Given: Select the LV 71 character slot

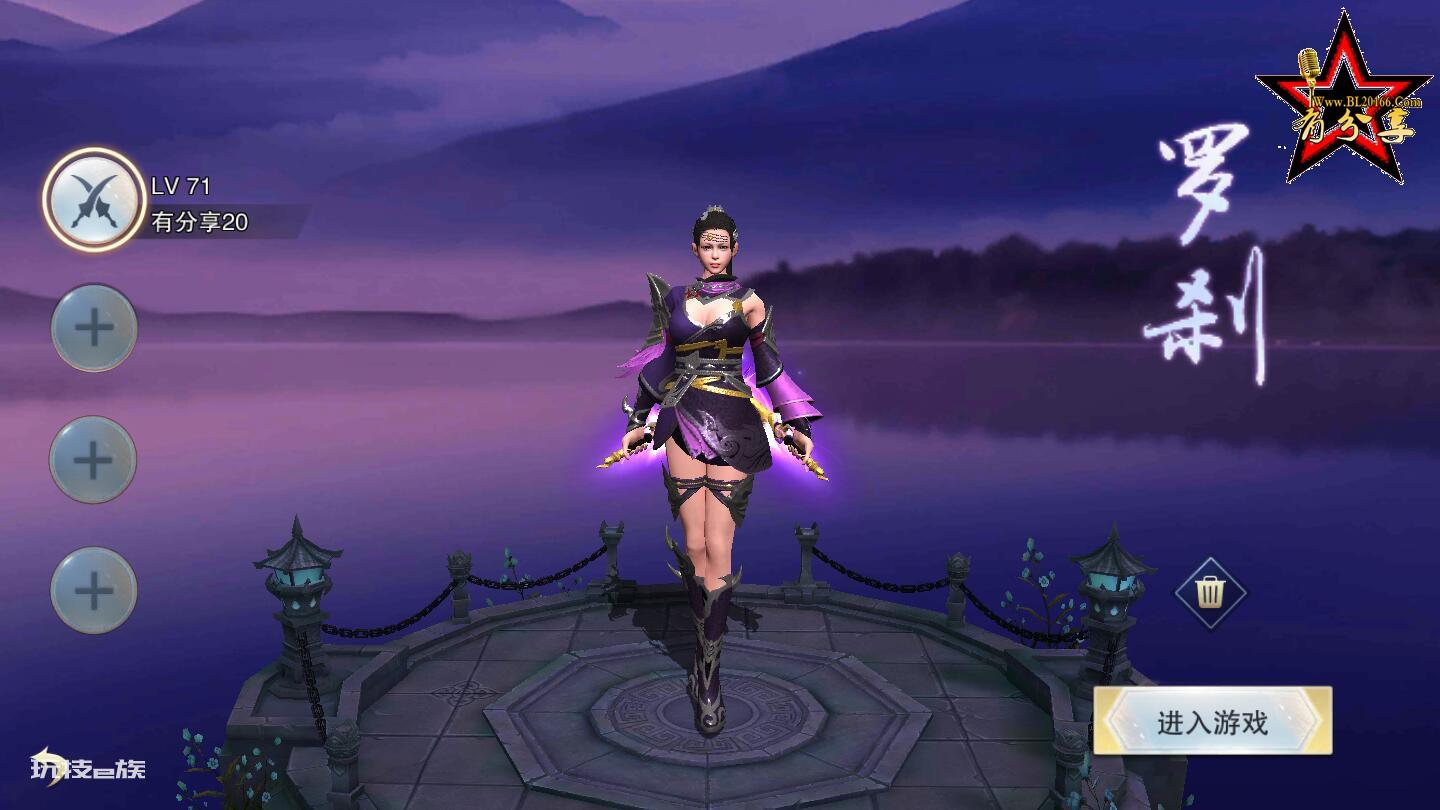Looking at the screenshot, I should click(x=94, y=200).
